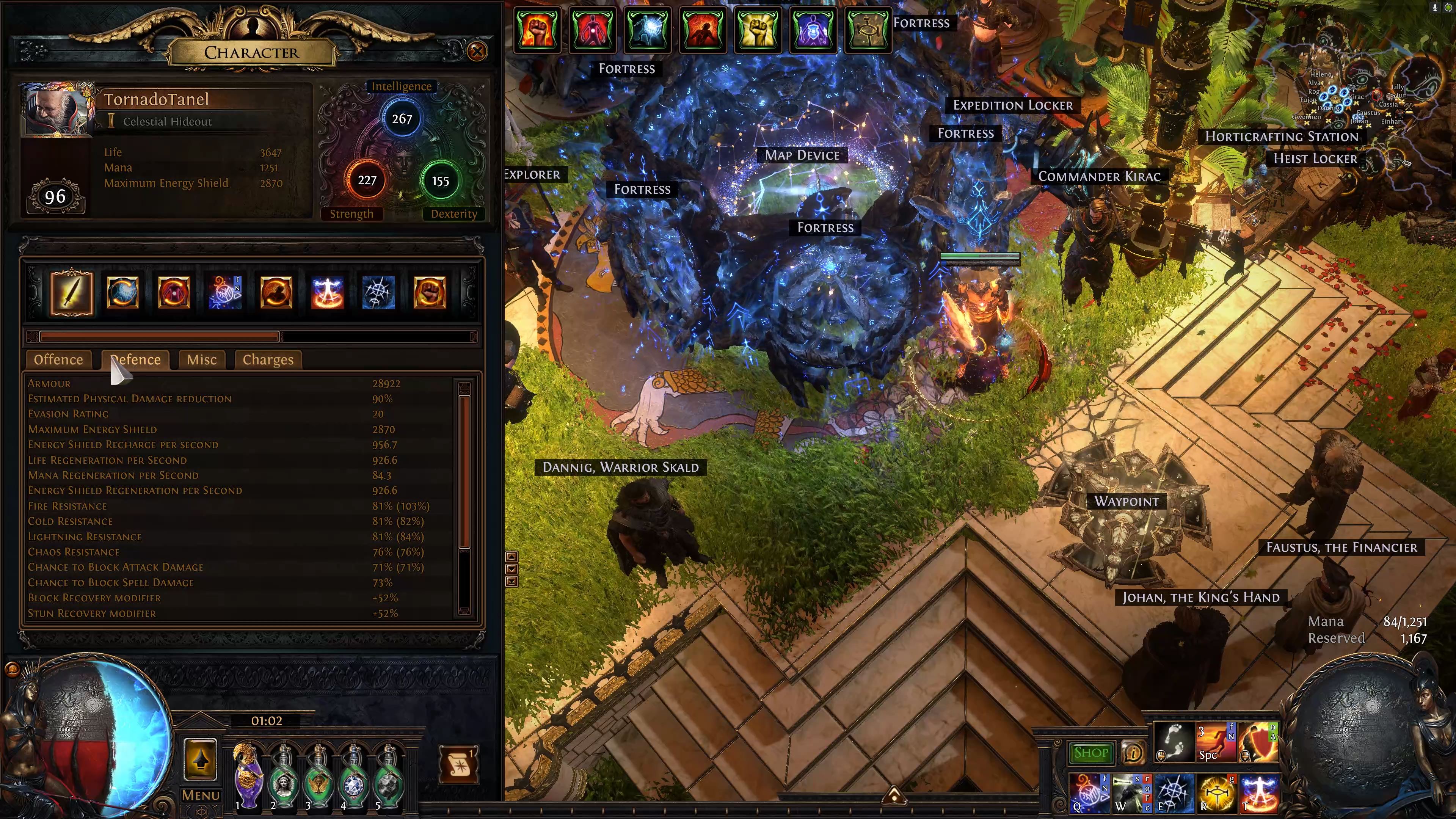Select the sword default attack skill icon

72,293
